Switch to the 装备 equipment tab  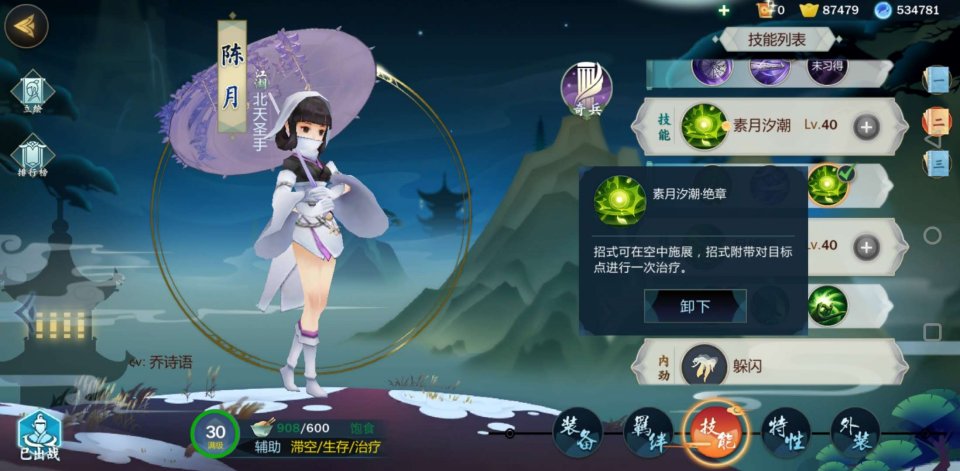click(578, 433)
